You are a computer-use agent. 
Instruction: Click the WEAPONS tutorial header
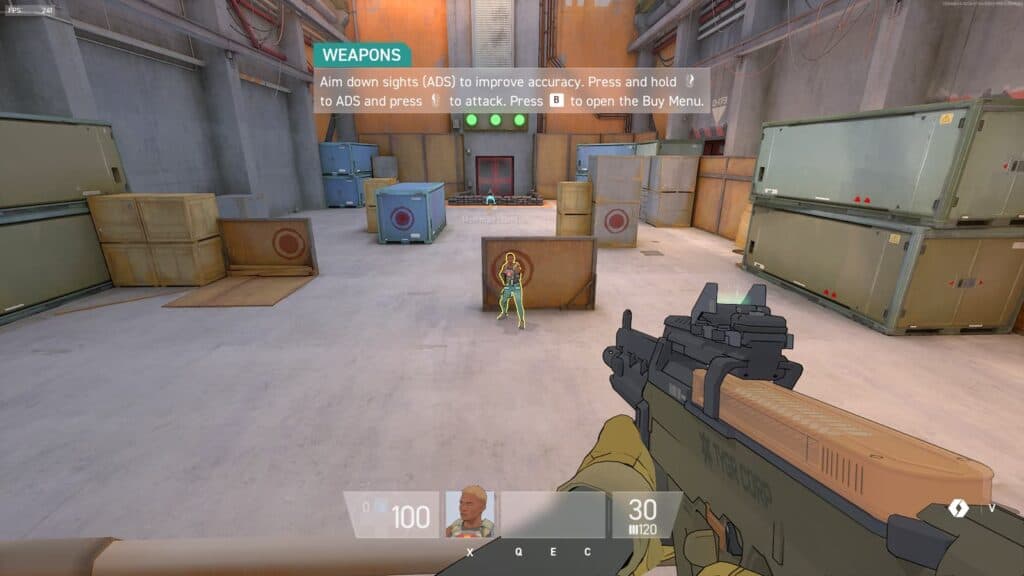pos(362,55)
